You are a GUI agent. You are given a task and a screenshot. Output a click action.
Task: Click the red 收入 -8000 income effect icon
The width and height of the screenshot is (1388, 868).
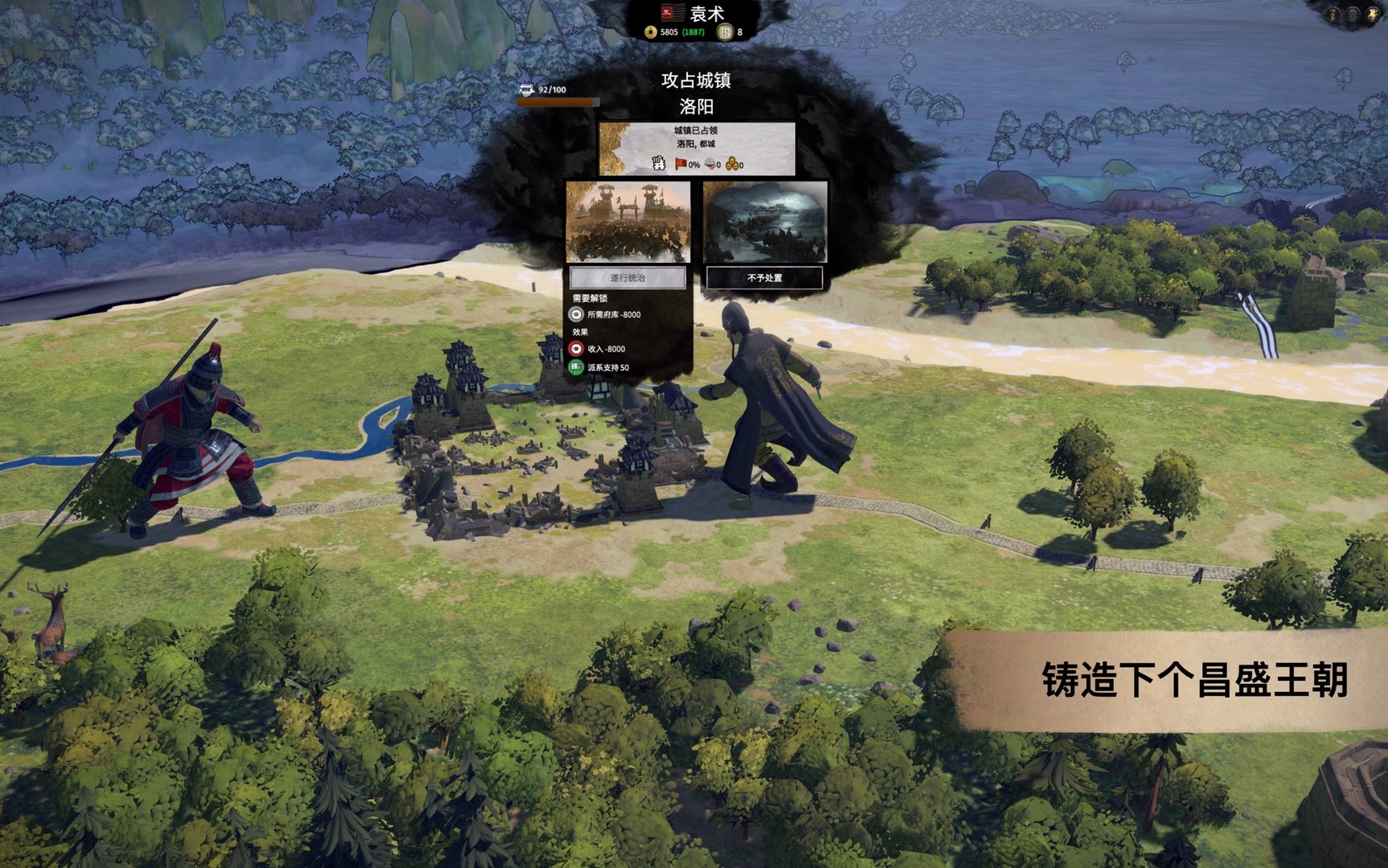(x=575, y=347)
